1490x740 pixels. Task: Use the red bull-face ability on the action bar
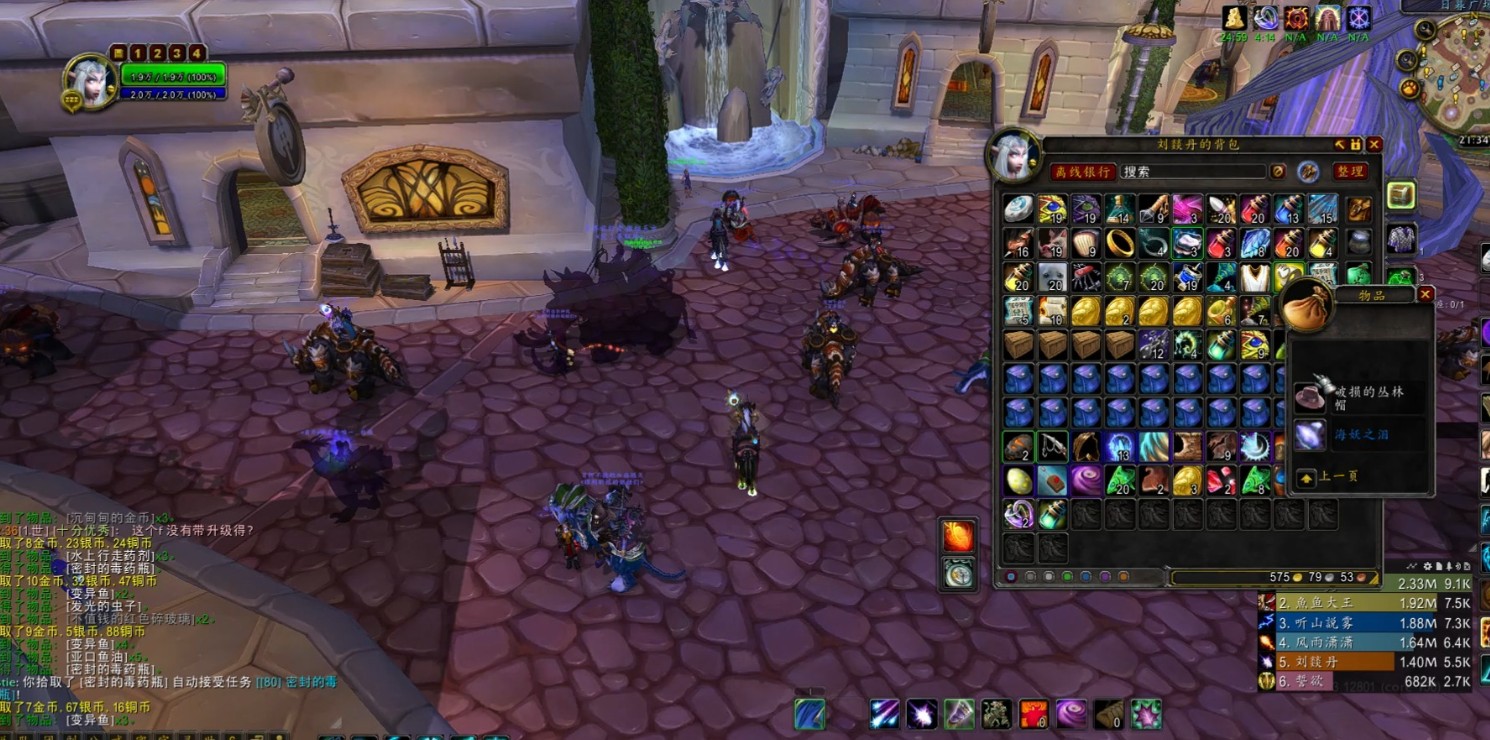pyautogui.click(x=1033, y=714)
